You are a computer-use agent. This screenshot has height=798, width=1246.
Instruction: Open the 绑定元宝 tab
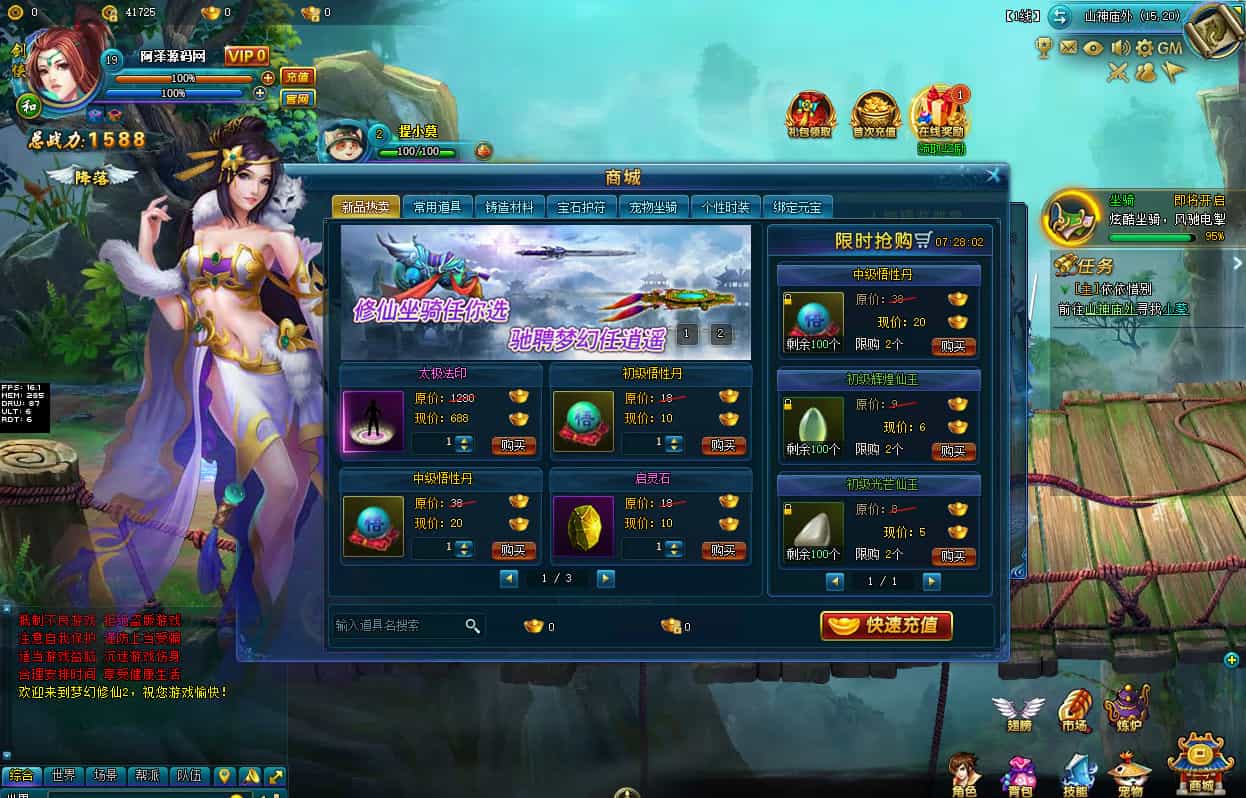[x=797, y=207]
